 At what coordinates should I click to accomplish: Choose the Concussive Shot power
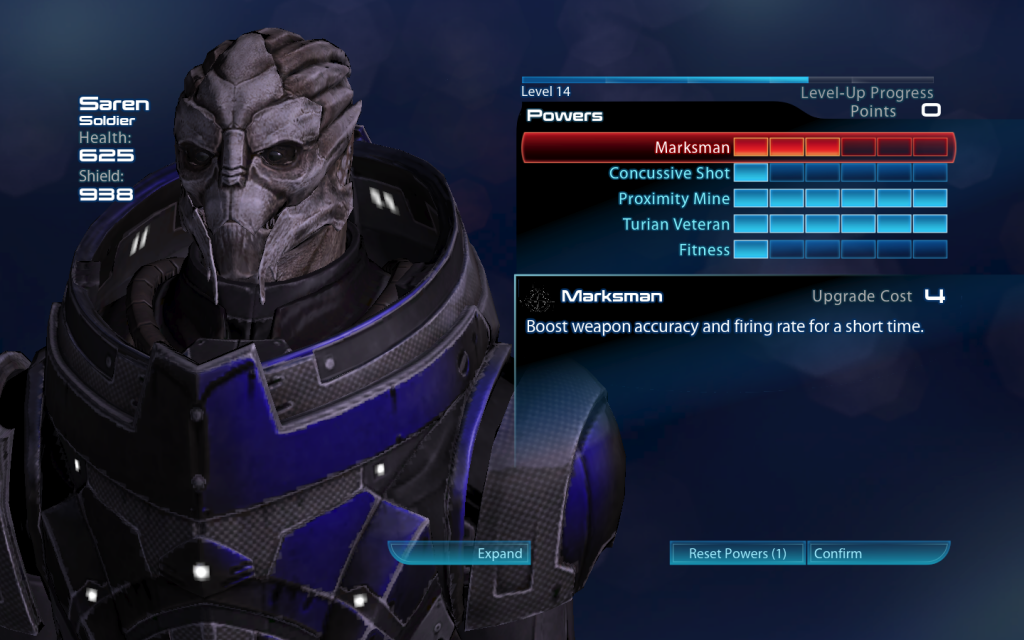pos(669,173)
